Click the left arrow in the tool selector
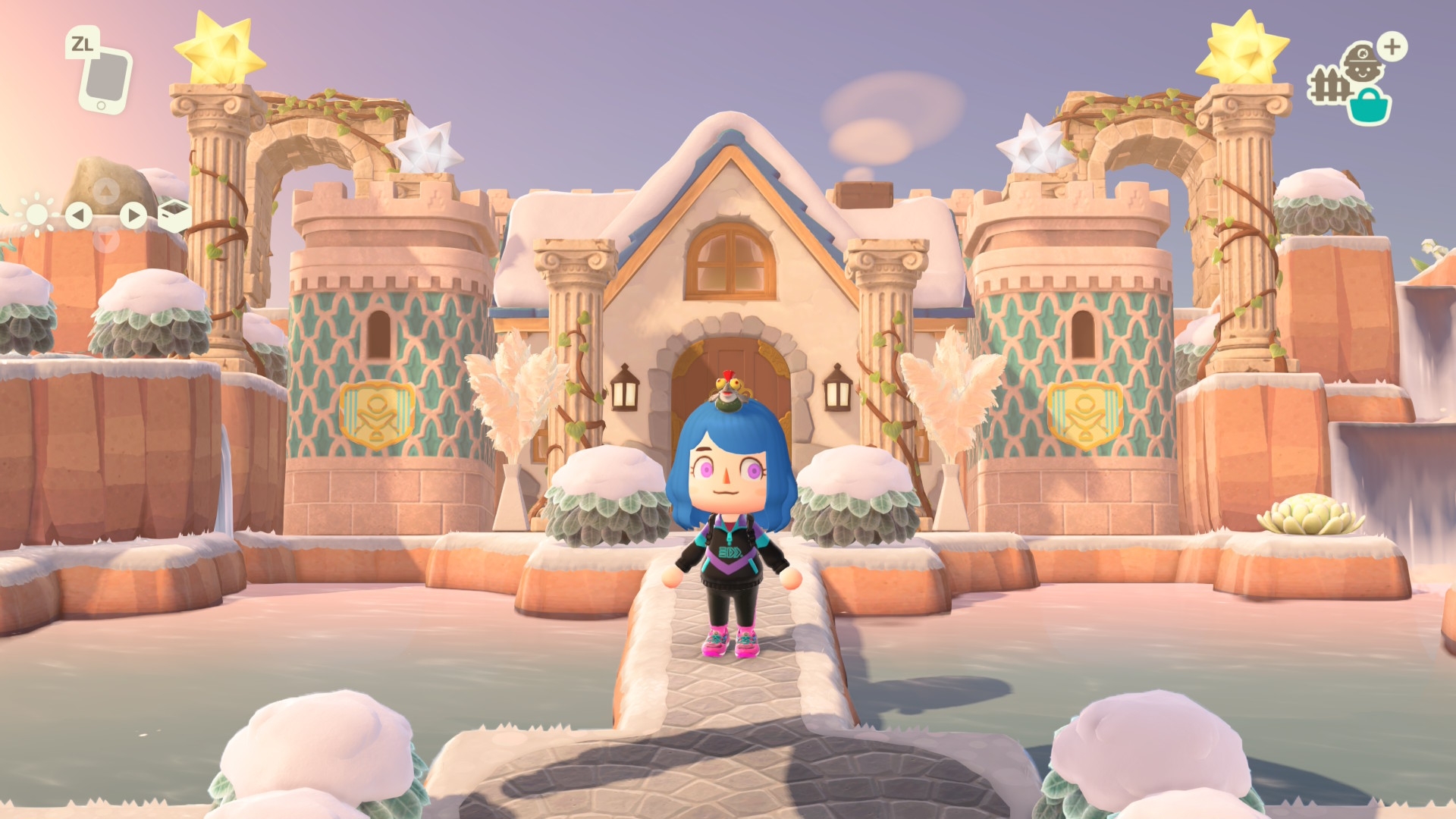This screenshot has width=1456, height=819. [78, 216]
